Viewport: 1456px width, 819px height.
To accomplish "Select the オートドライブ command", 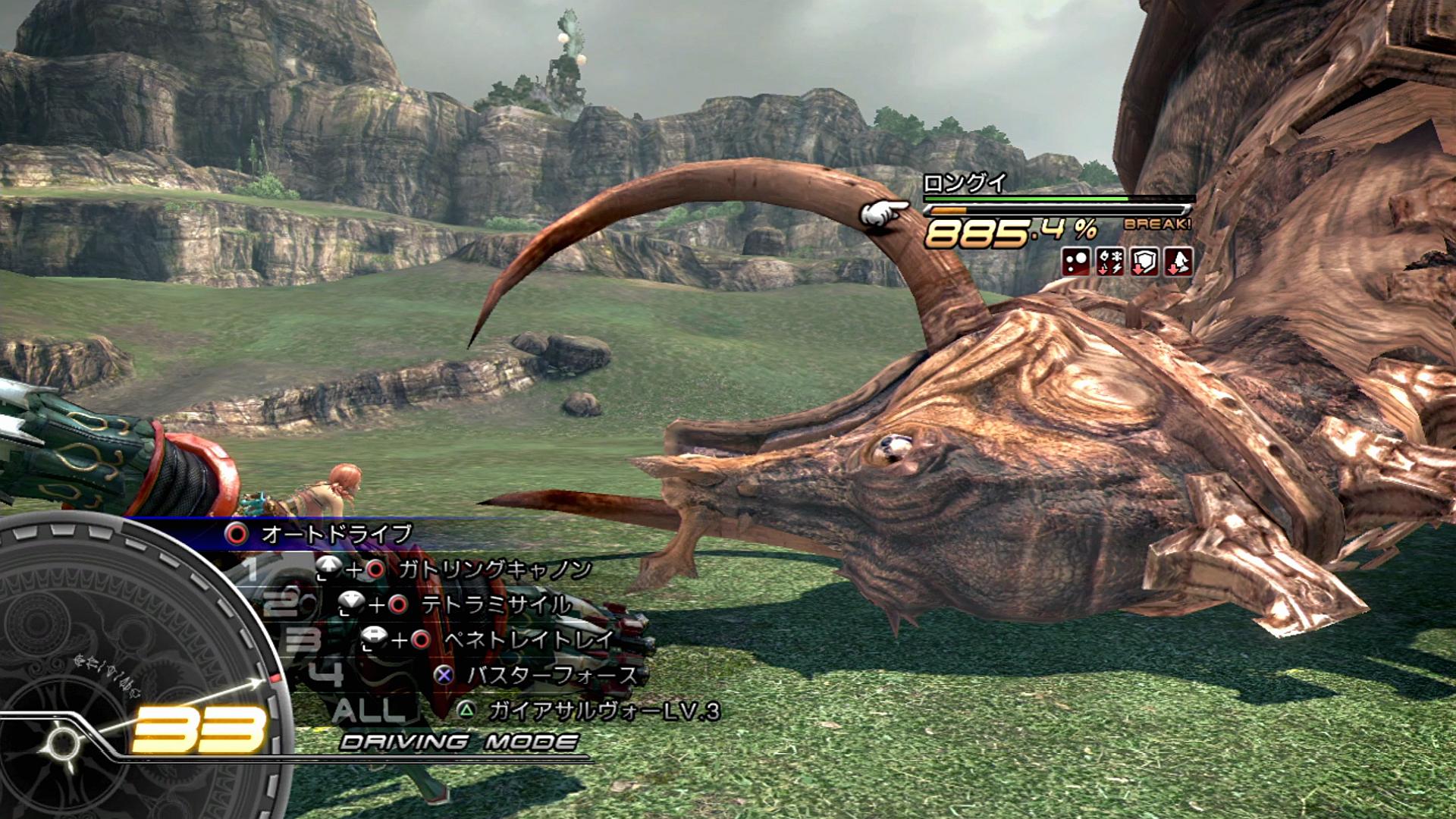I will 336,534.
